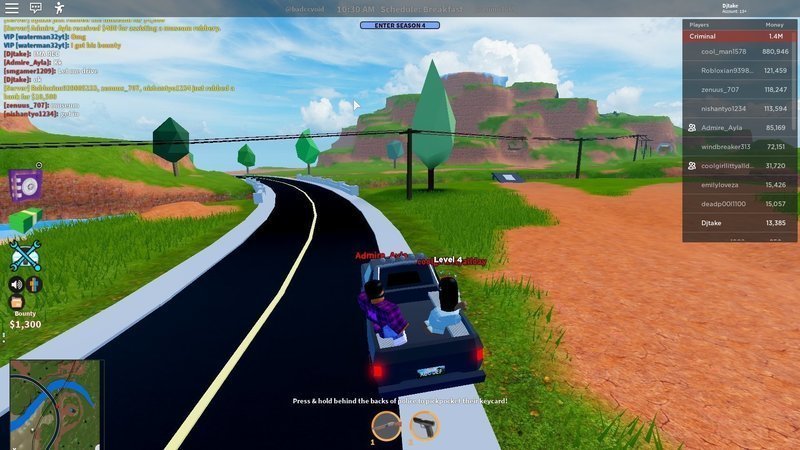Screen dimensions: 800x450
Task: Click deadp0011100 in the player list
Action: coord(739,203)
